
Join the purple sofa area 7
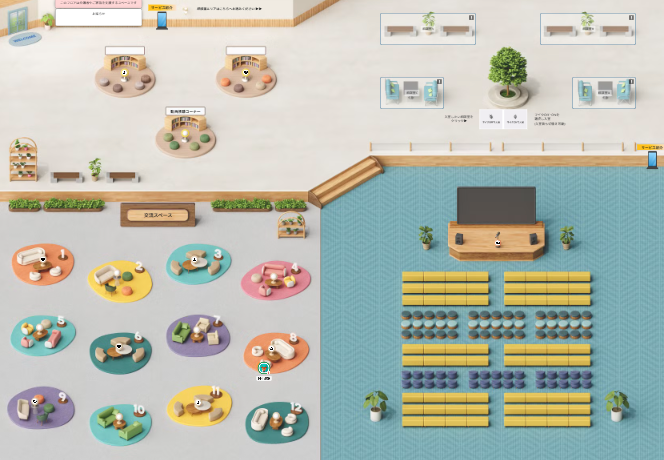[x=198, y=334]
